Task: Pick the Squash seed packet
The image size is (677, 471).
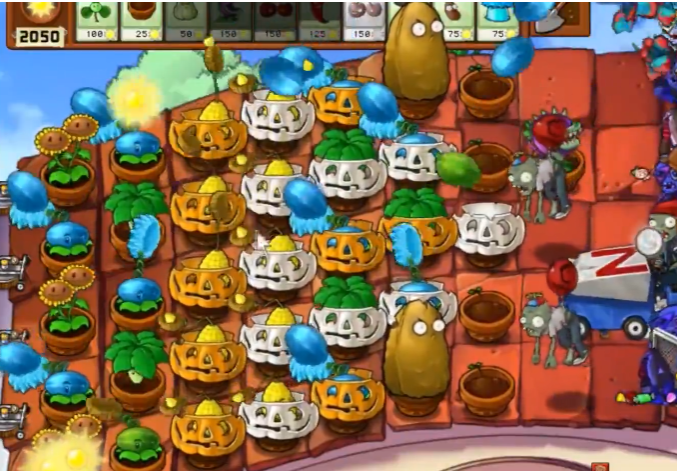Action: (189, 20)
